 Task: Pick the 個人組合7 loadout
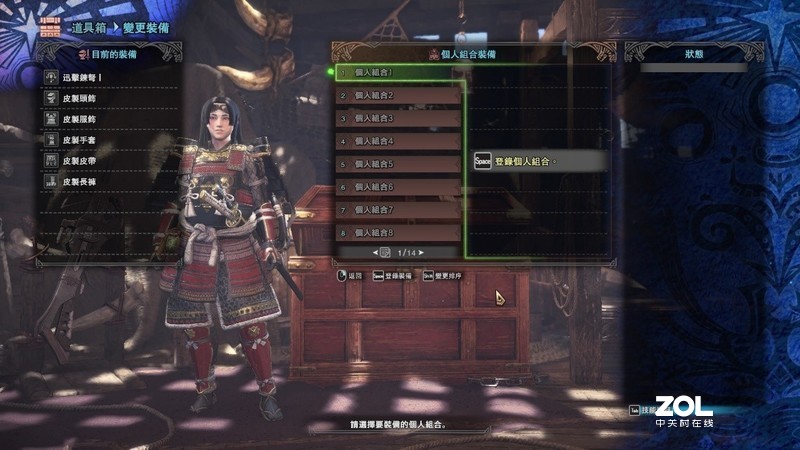pos(400,210)
